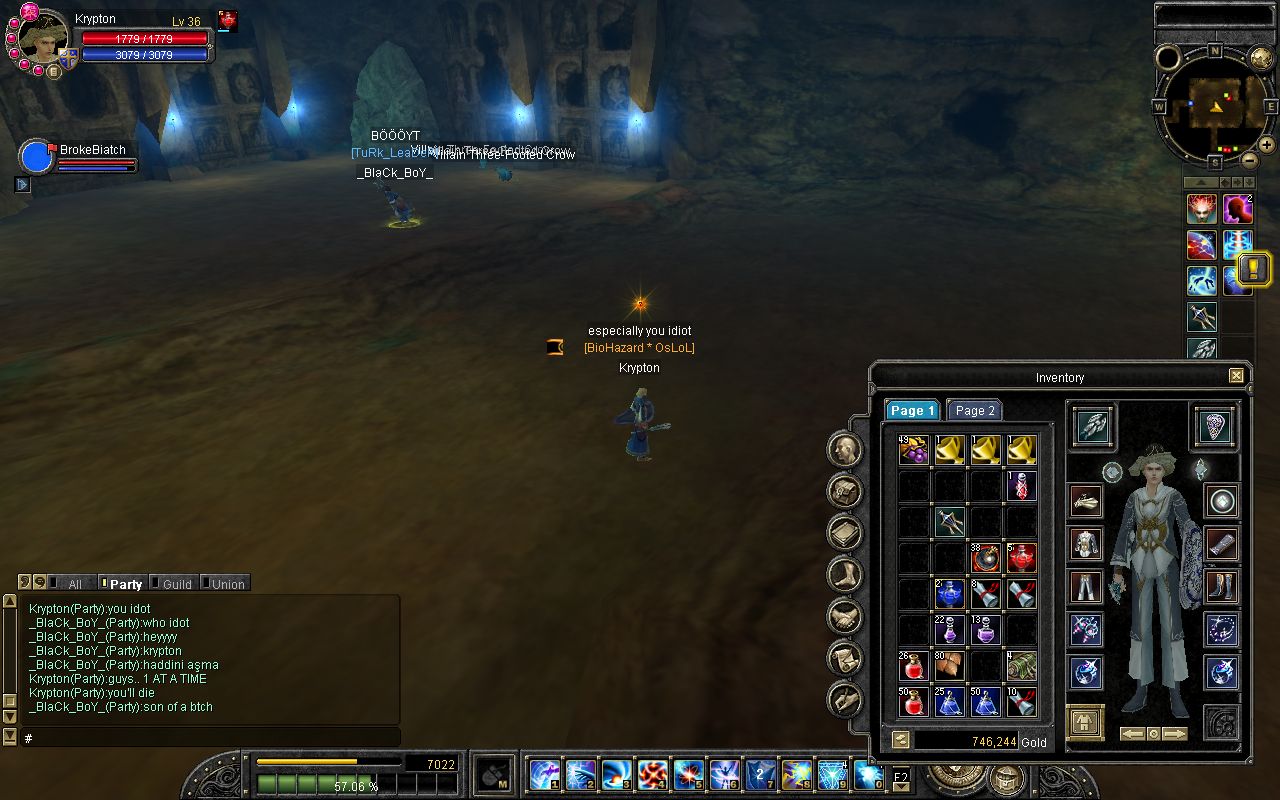1280x800 pixels.
Task: Click the equipped trousers slot
Action: [1085, 586]
